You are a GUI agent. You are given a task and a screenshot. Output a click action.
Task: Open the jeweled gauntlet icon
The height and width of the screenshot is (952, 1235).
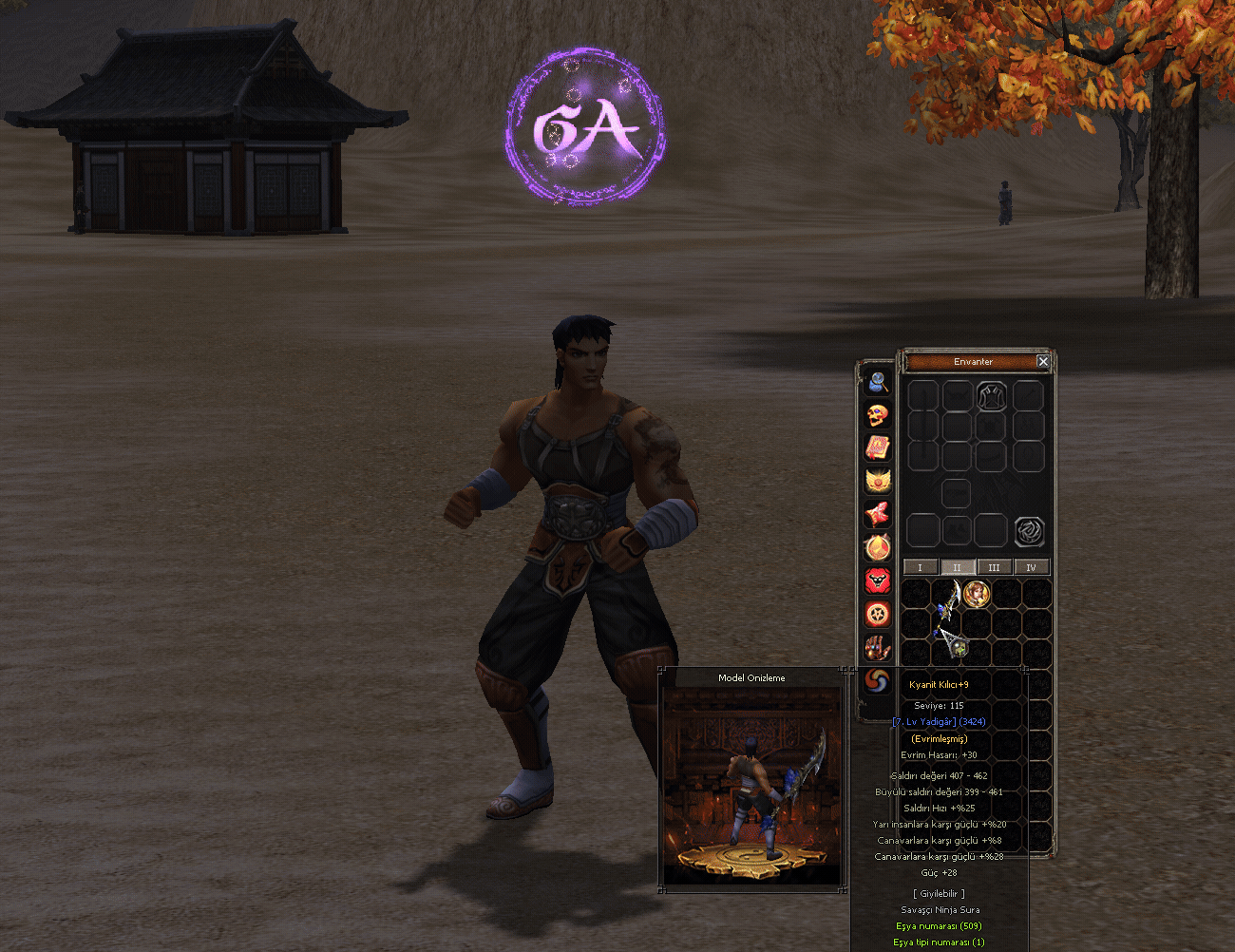[877, 647]
